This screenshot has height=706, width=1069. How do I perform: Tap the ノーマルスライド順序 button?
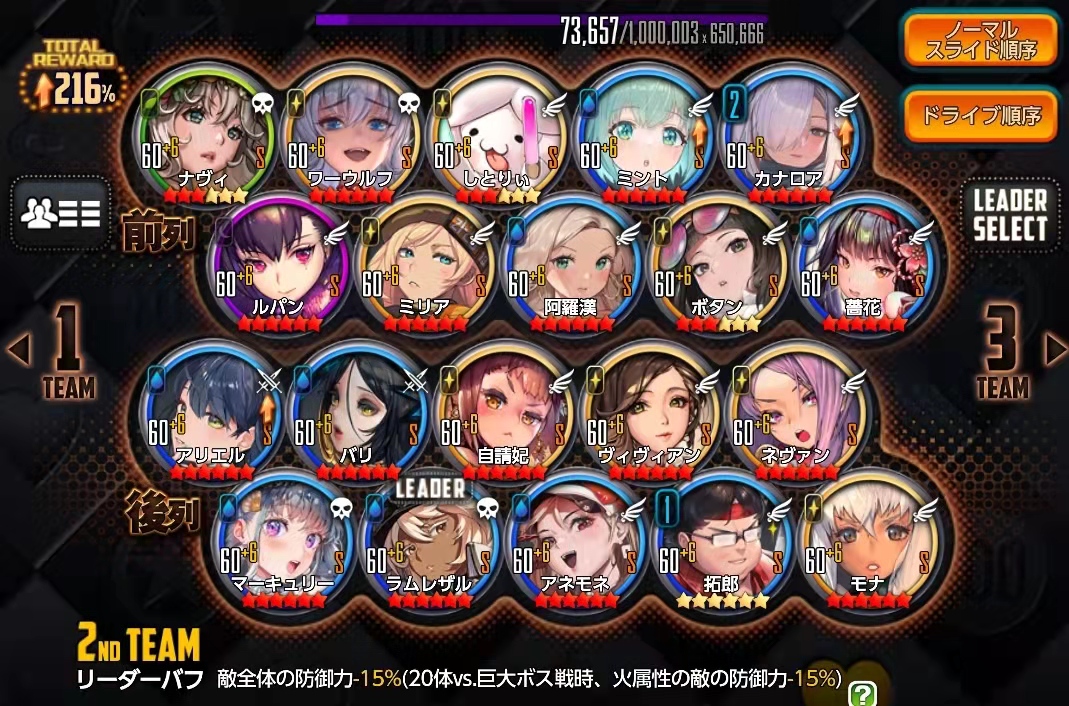tap(979, 39)
